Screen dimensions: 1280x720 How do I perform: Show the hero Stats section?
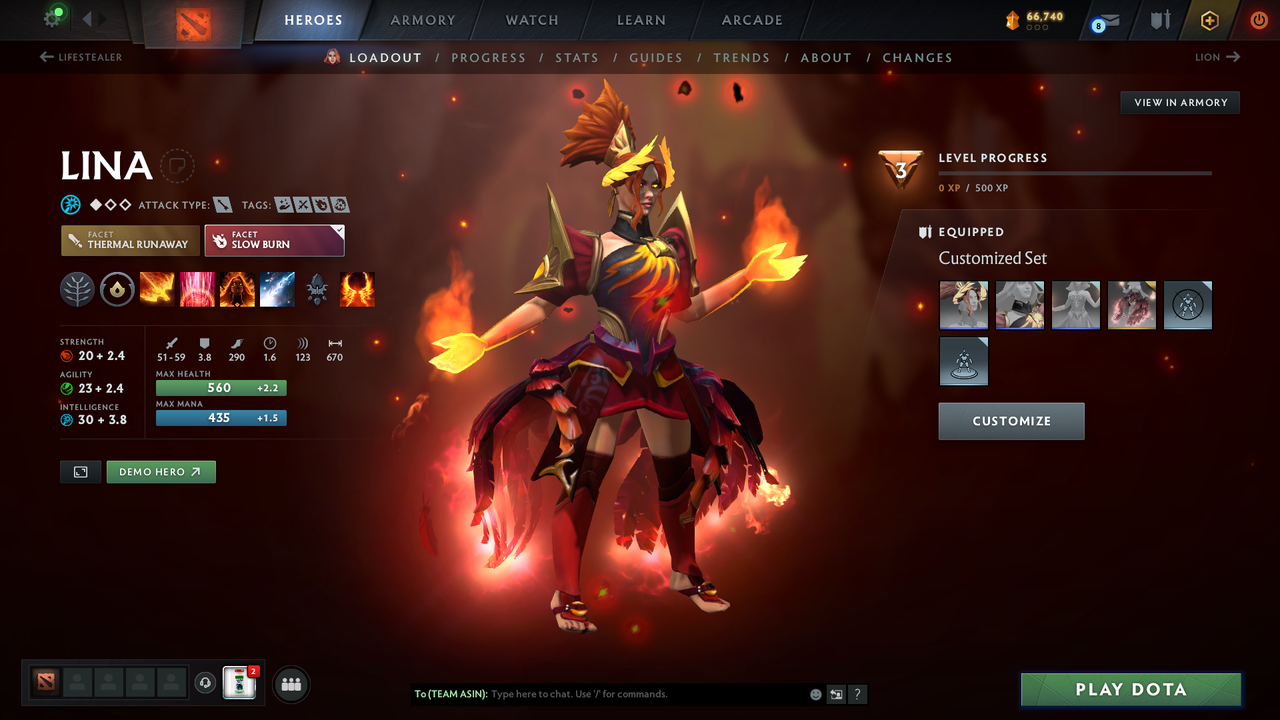577,58
